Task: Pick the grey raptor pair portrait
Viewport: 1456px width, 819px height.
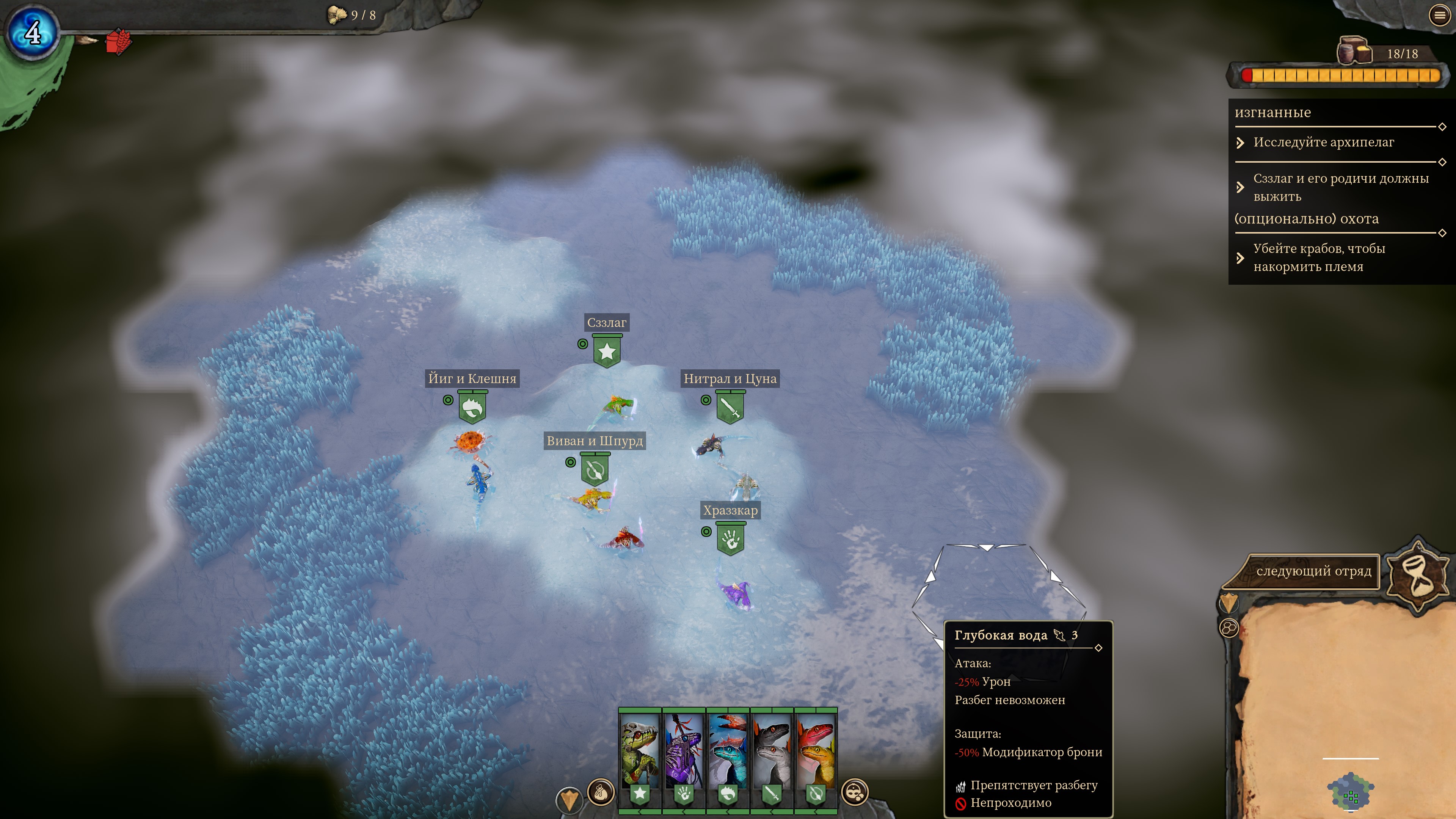Action: click(x=772, y=752)
